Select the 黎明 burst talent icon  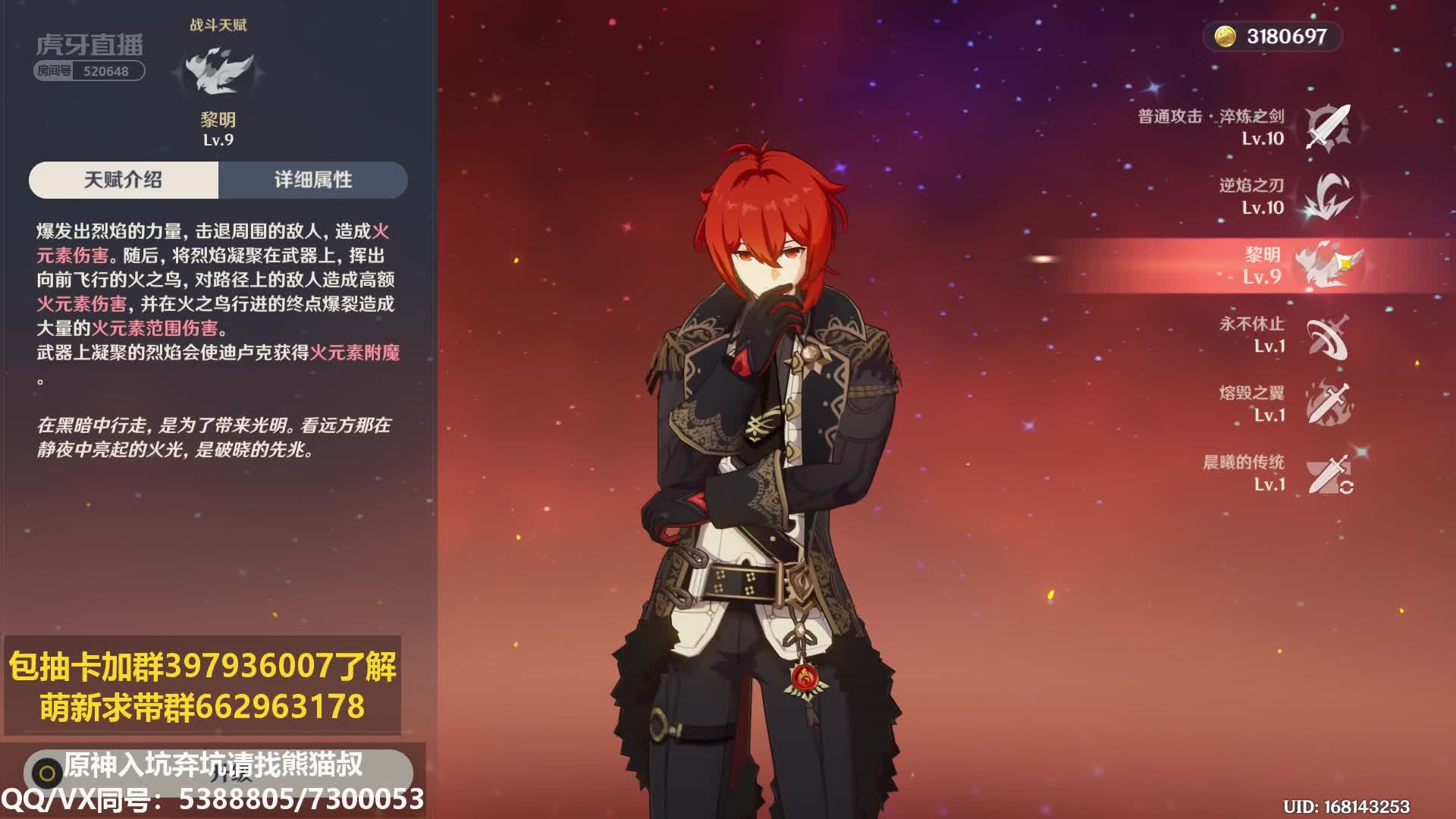1326,265
